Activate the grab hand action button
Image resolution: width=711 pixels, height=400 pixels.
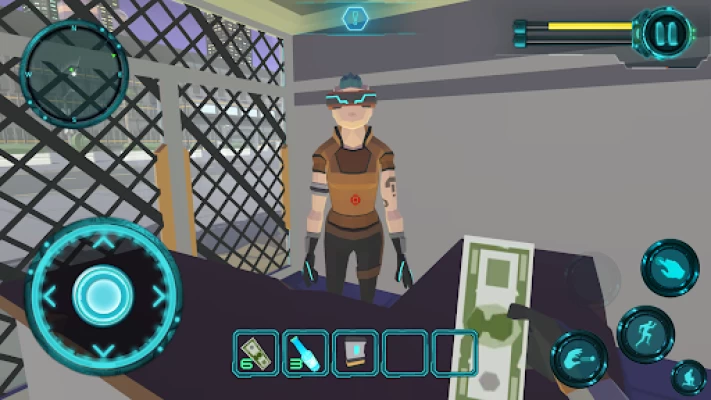point(669,268)
